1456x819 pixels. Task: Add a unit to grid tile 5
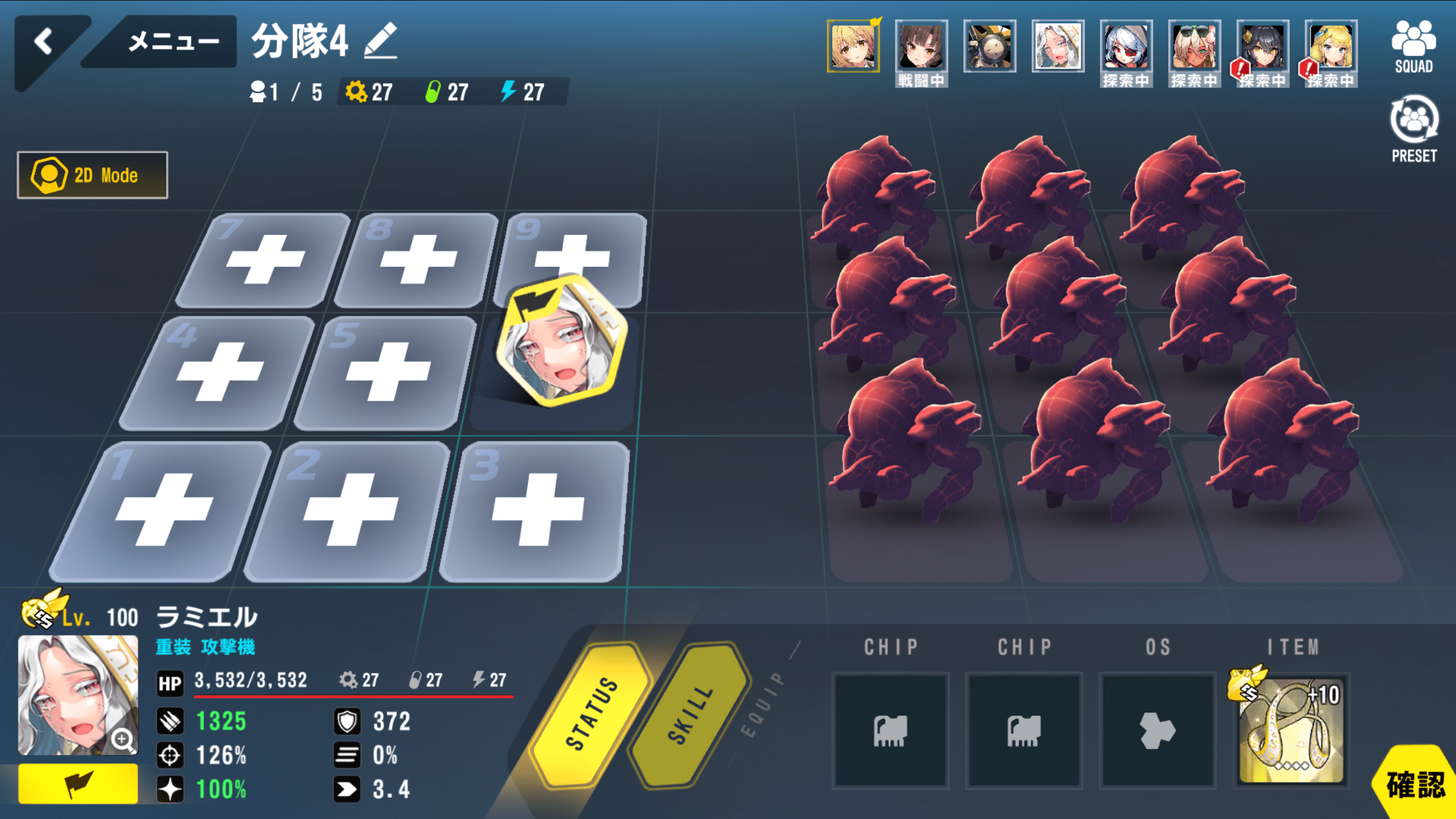[388, 373]
